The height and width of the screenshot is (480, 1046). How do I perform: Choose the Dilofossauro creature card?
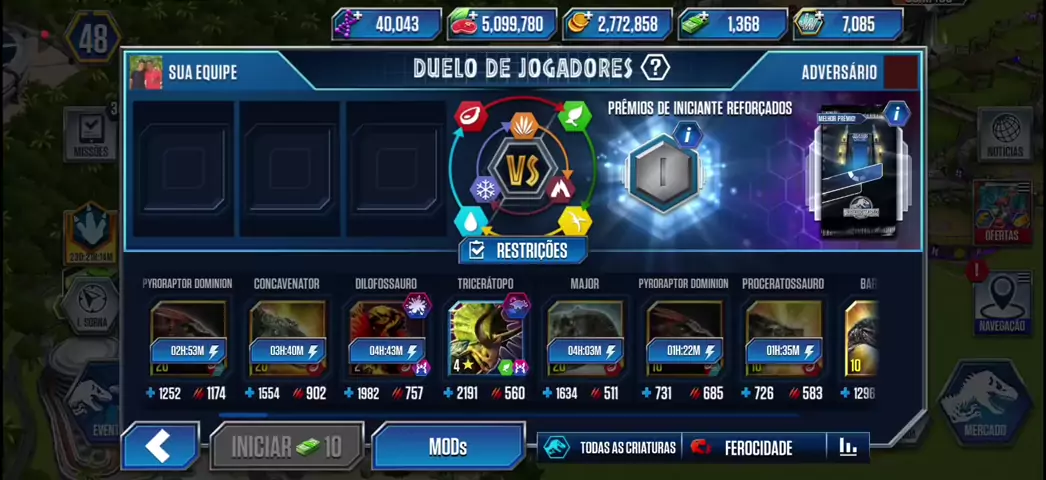[386, 338]
